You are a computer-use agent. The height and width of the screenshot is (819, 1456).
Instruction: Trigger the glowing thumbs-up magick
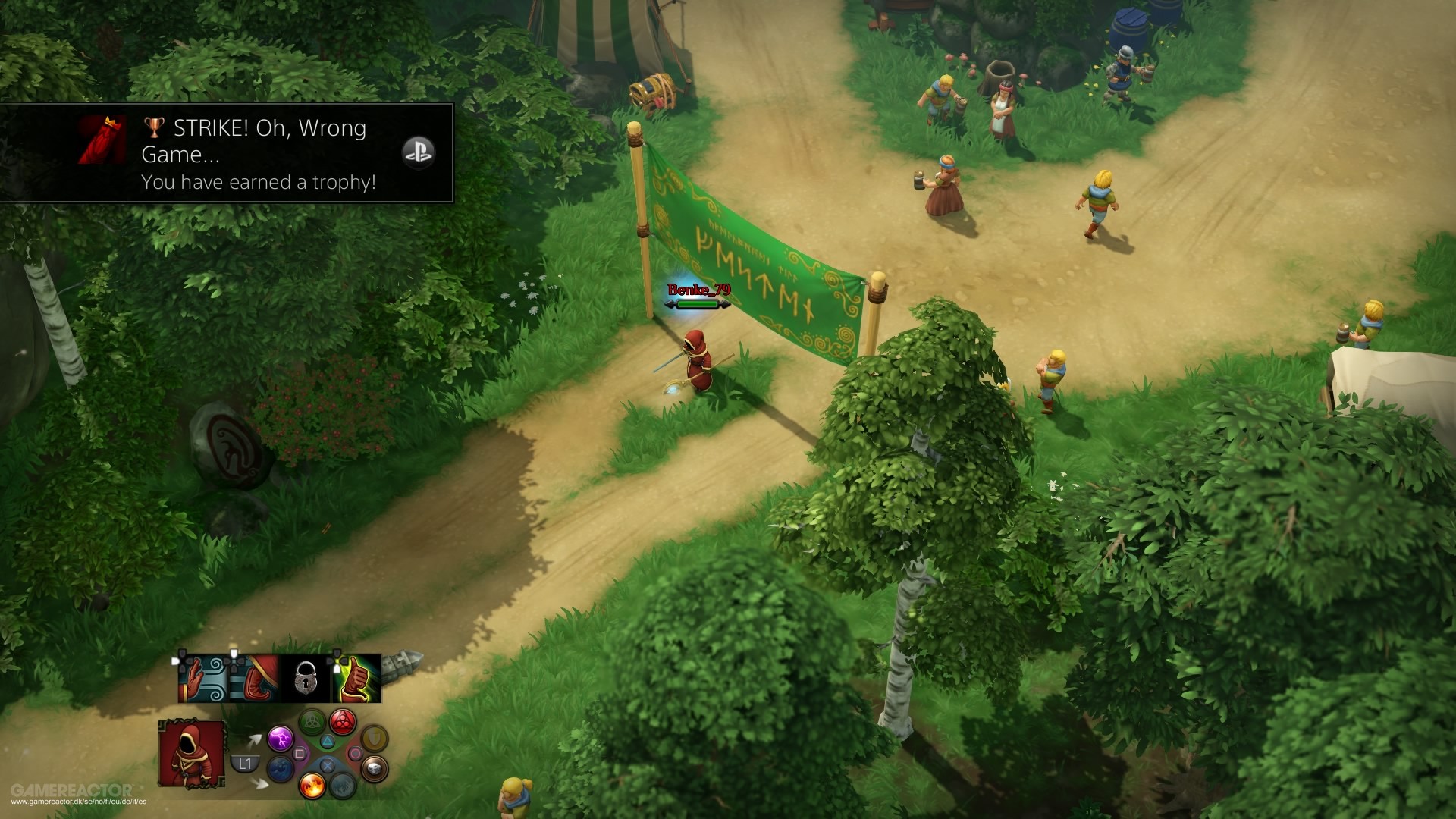click(x=356, y=679)
